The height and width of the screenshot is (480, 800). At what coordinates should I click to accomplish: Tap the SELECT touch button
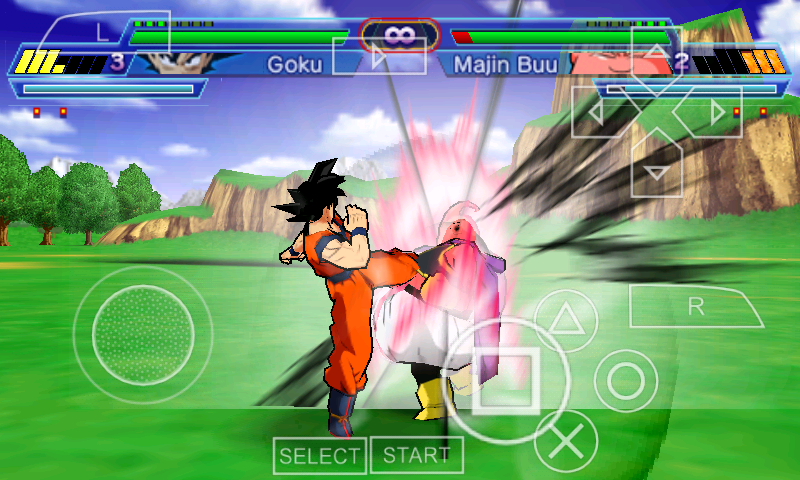point(319,456)
